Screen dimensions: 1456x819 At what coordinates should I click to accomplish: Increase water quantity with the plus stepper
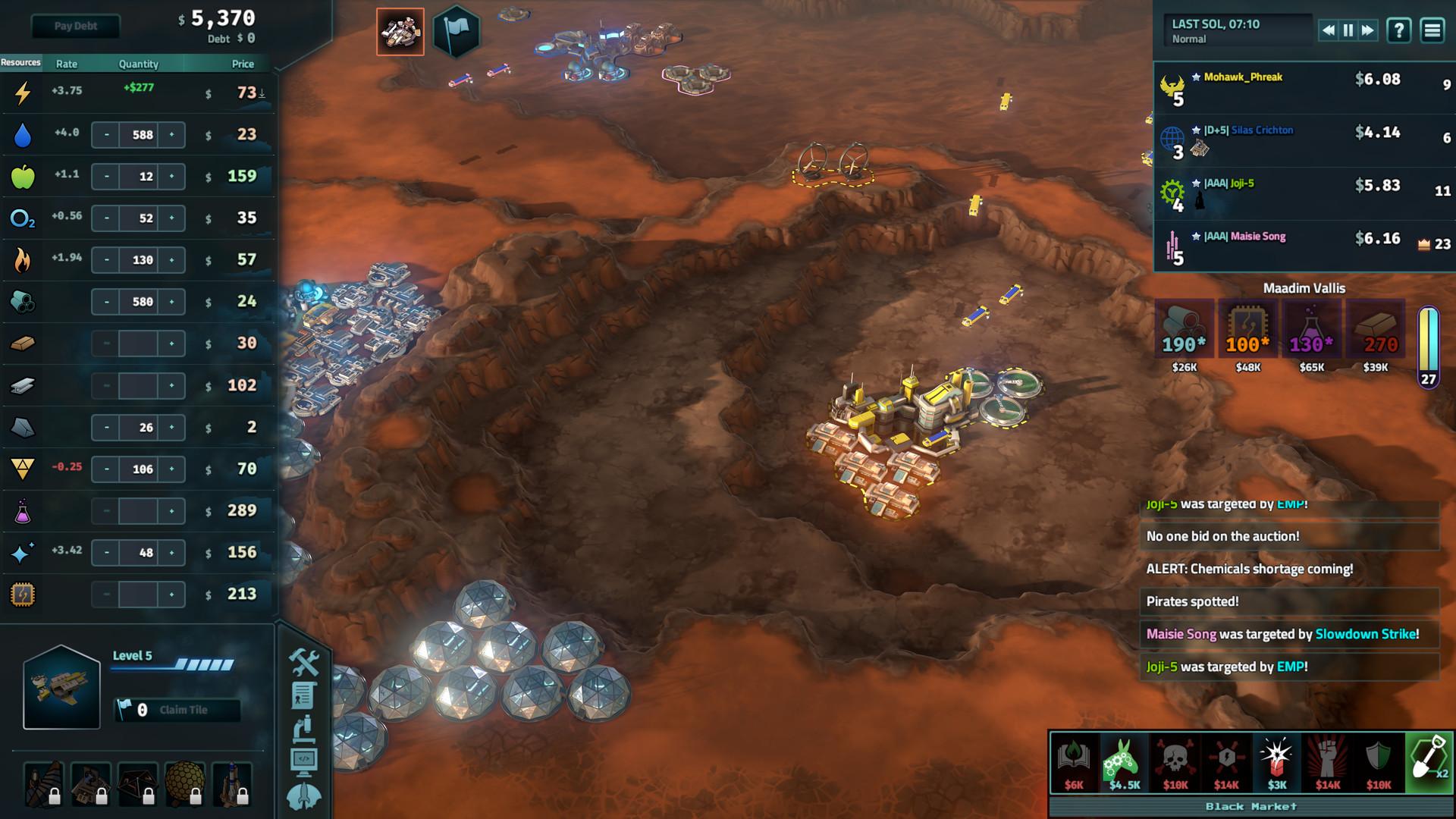click(x=172, y=134)
